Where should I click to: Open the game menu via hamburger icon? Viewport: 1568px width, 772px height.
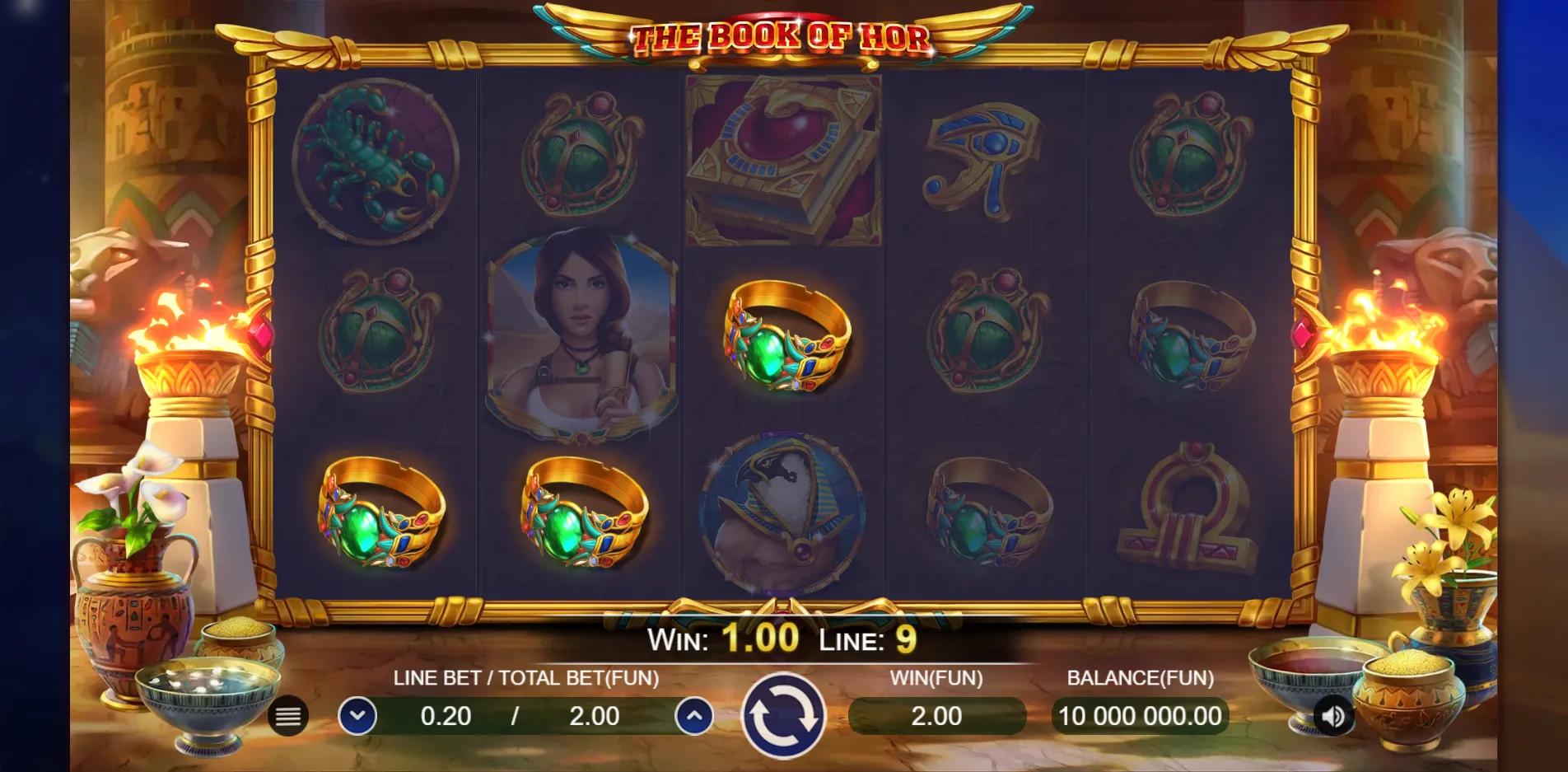coord(287,715)
